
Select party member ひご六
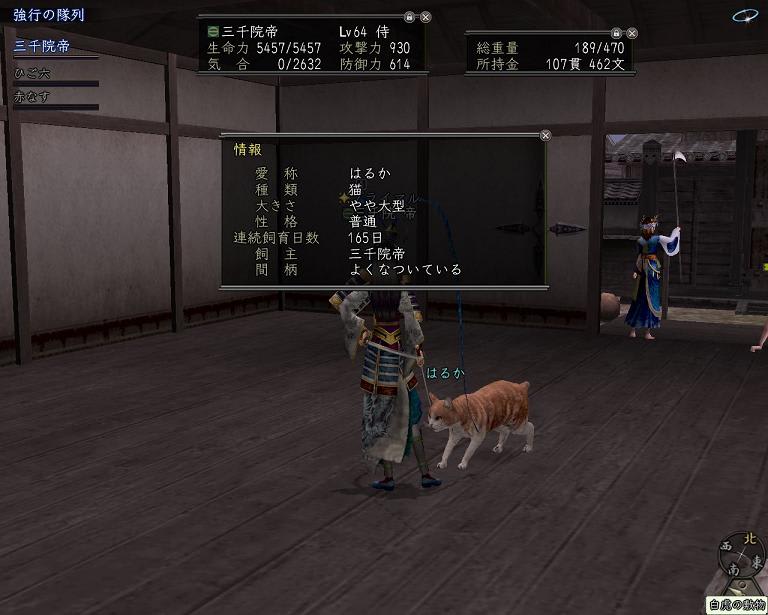(x=32, y=73)
